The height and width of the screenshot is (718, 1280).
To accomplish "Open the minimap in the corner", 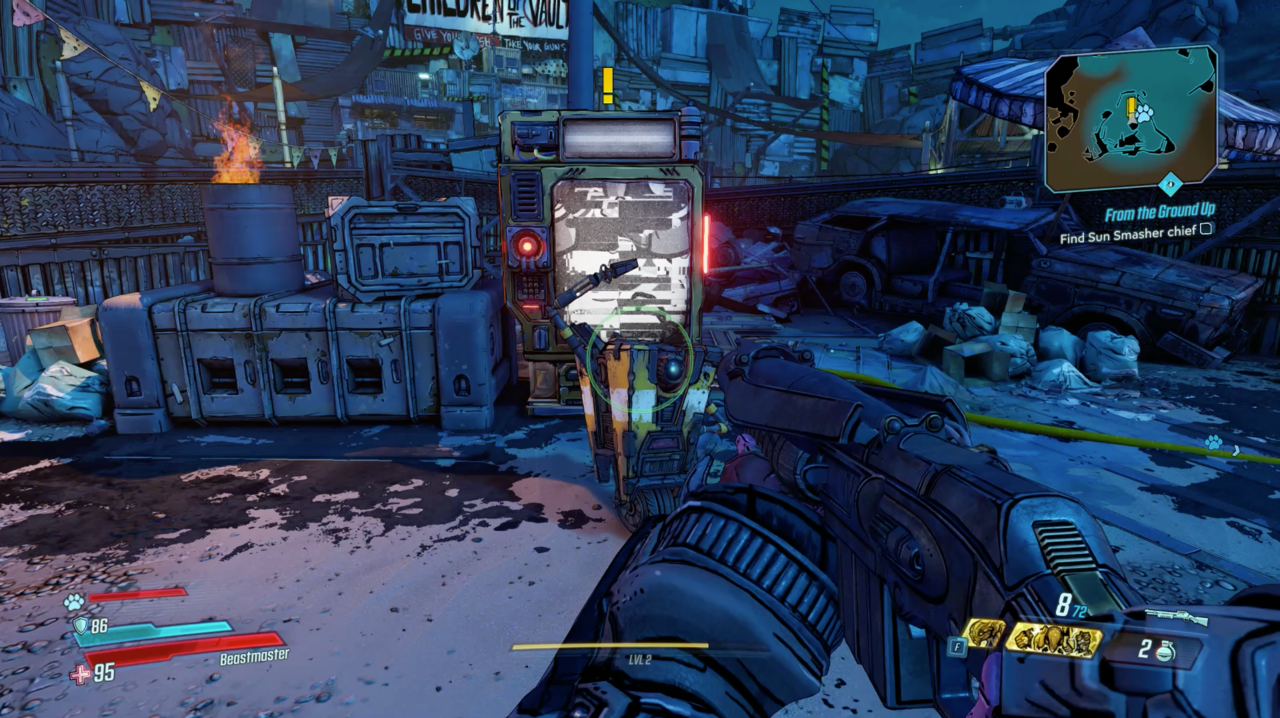I will coord(1131,118).
